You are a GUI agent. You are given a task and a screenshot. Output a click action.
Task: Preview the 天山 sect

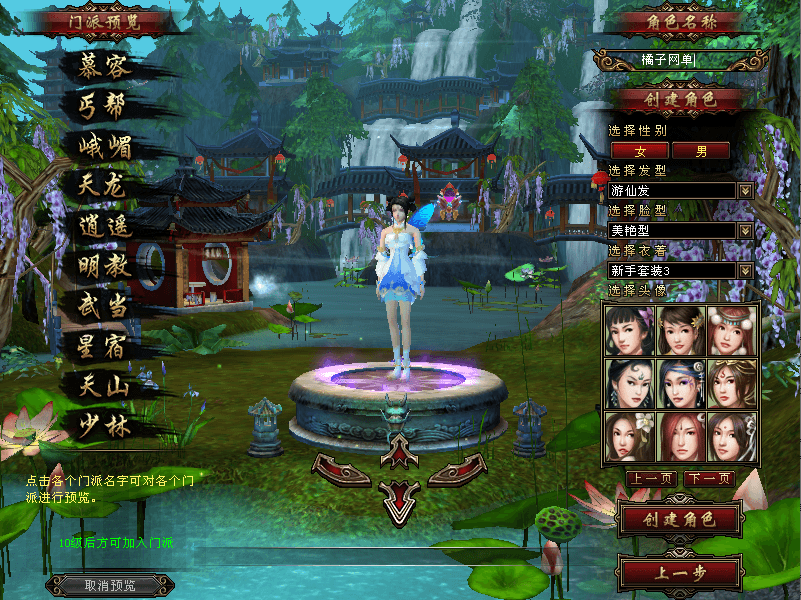(104, 385)
